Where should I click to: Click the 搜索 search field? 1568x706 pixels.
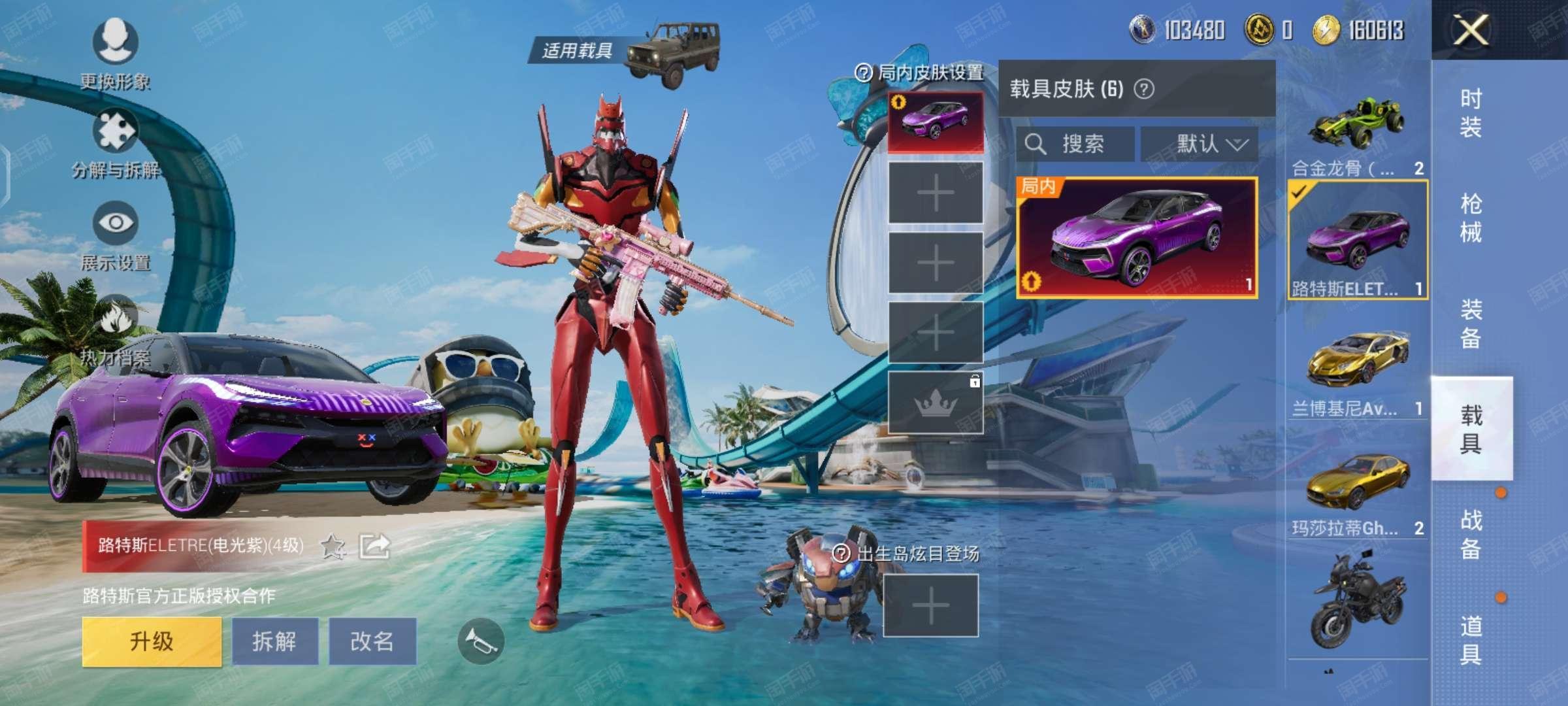click(x=1075, y=144)
